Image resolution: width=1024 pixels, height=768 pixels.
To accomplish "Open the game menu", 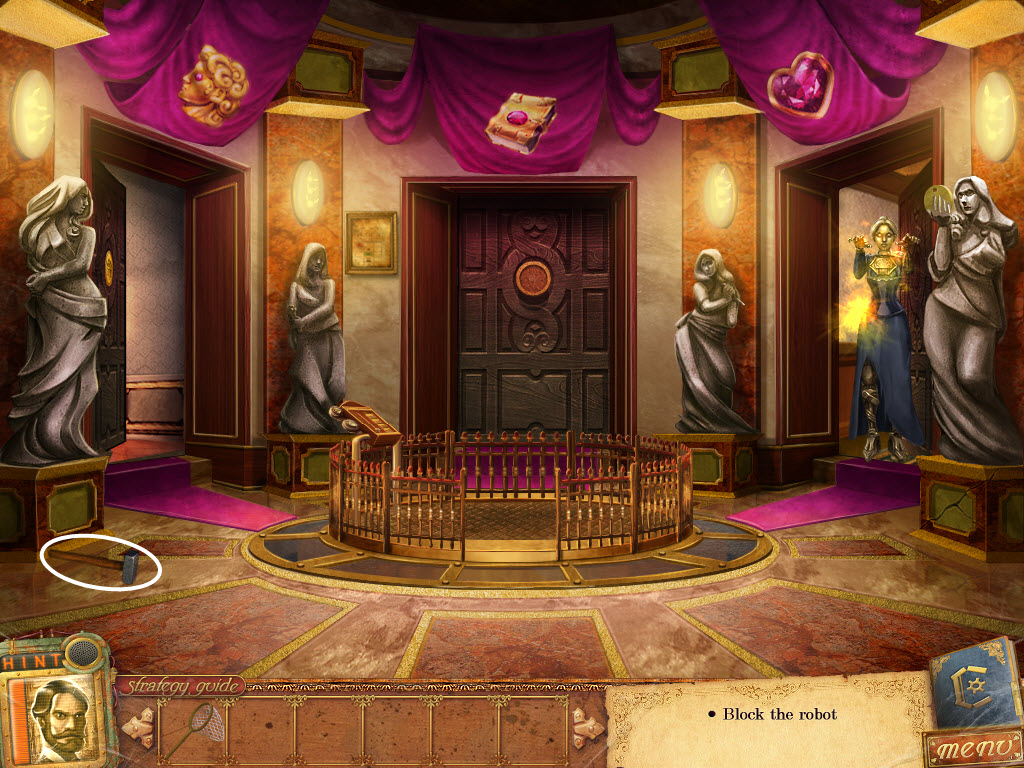I will pyautogui.click(x=969, y=748).
